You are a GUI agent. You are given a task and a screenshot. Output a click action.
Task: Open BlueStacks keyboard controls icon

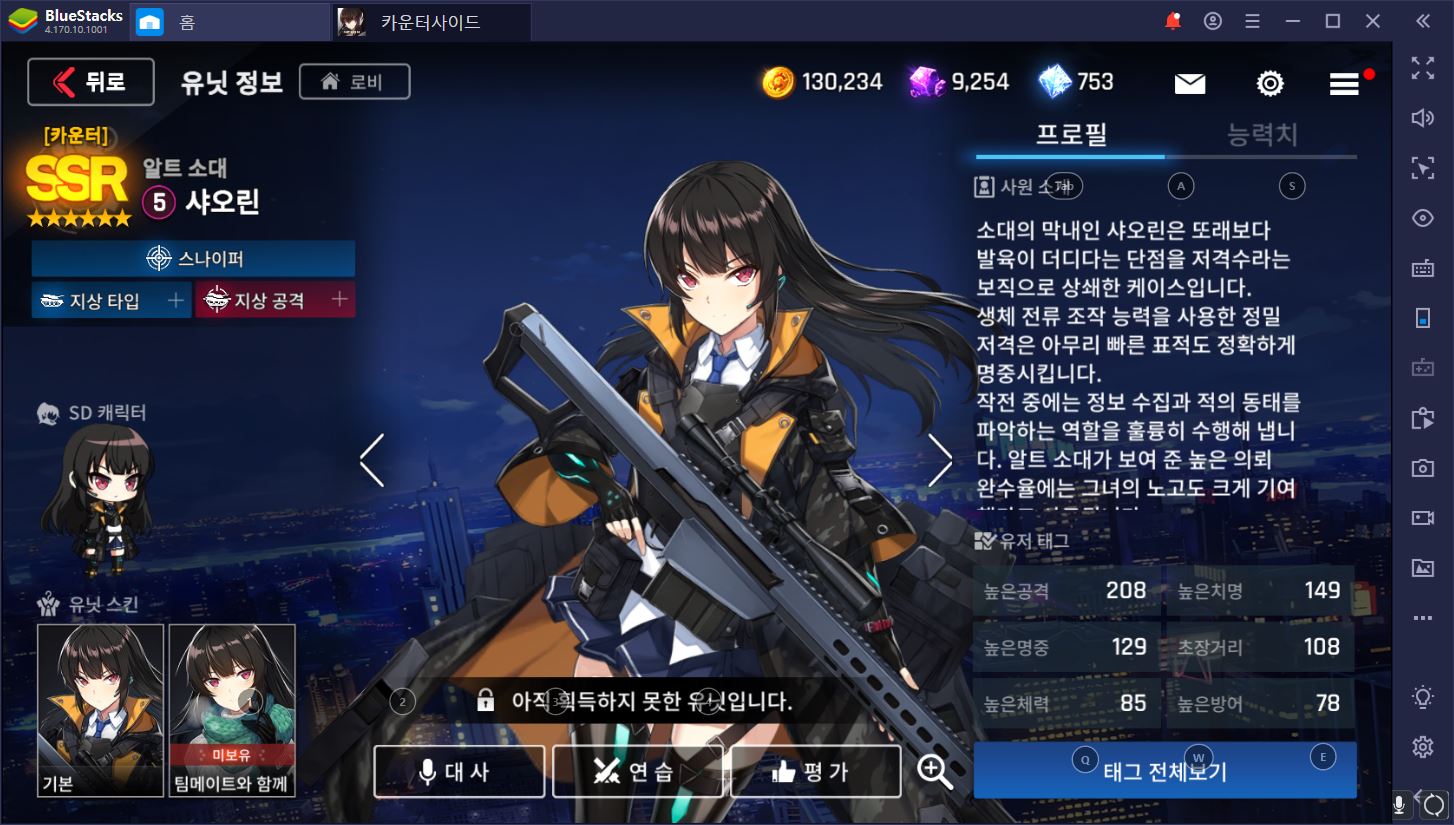point(1422,268)
